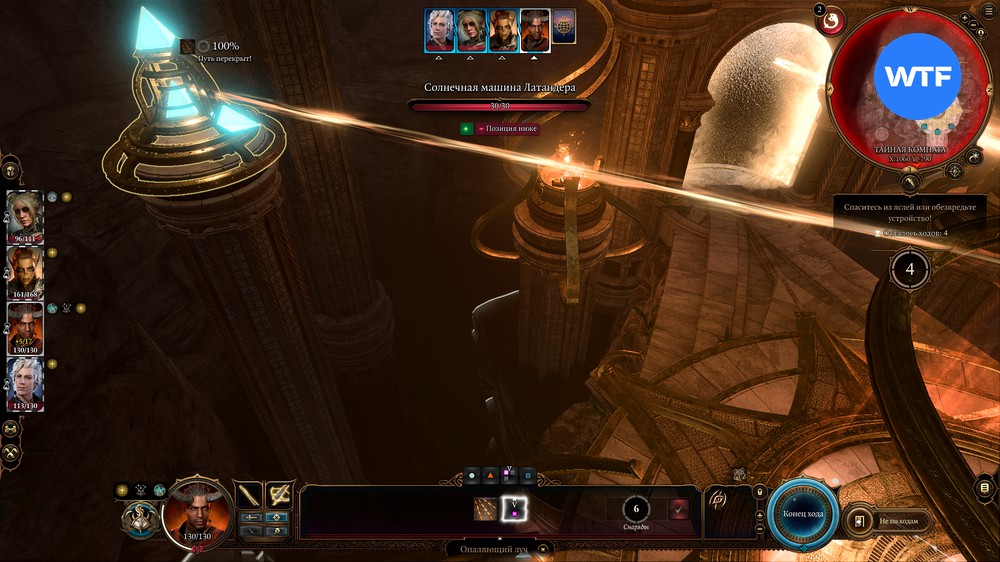The image size is (1000, 562).
Task: Click the red swirl icon with counter 2
Action: pyautogui.click(x=831, y=21)
